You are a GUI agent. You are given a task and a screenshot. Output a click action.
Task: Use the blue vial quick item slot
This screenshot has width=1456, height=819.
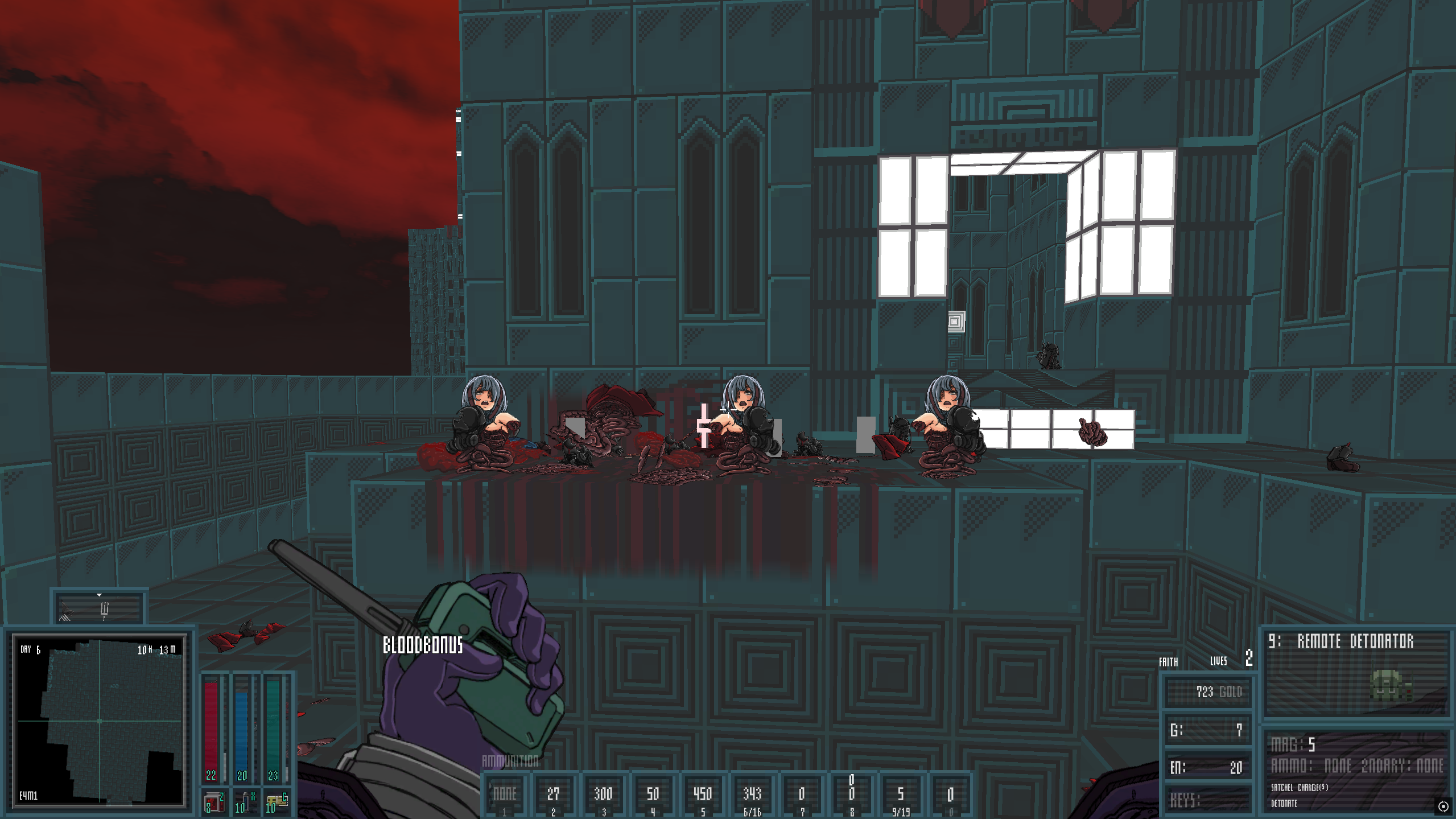click(x=245, y=802)
